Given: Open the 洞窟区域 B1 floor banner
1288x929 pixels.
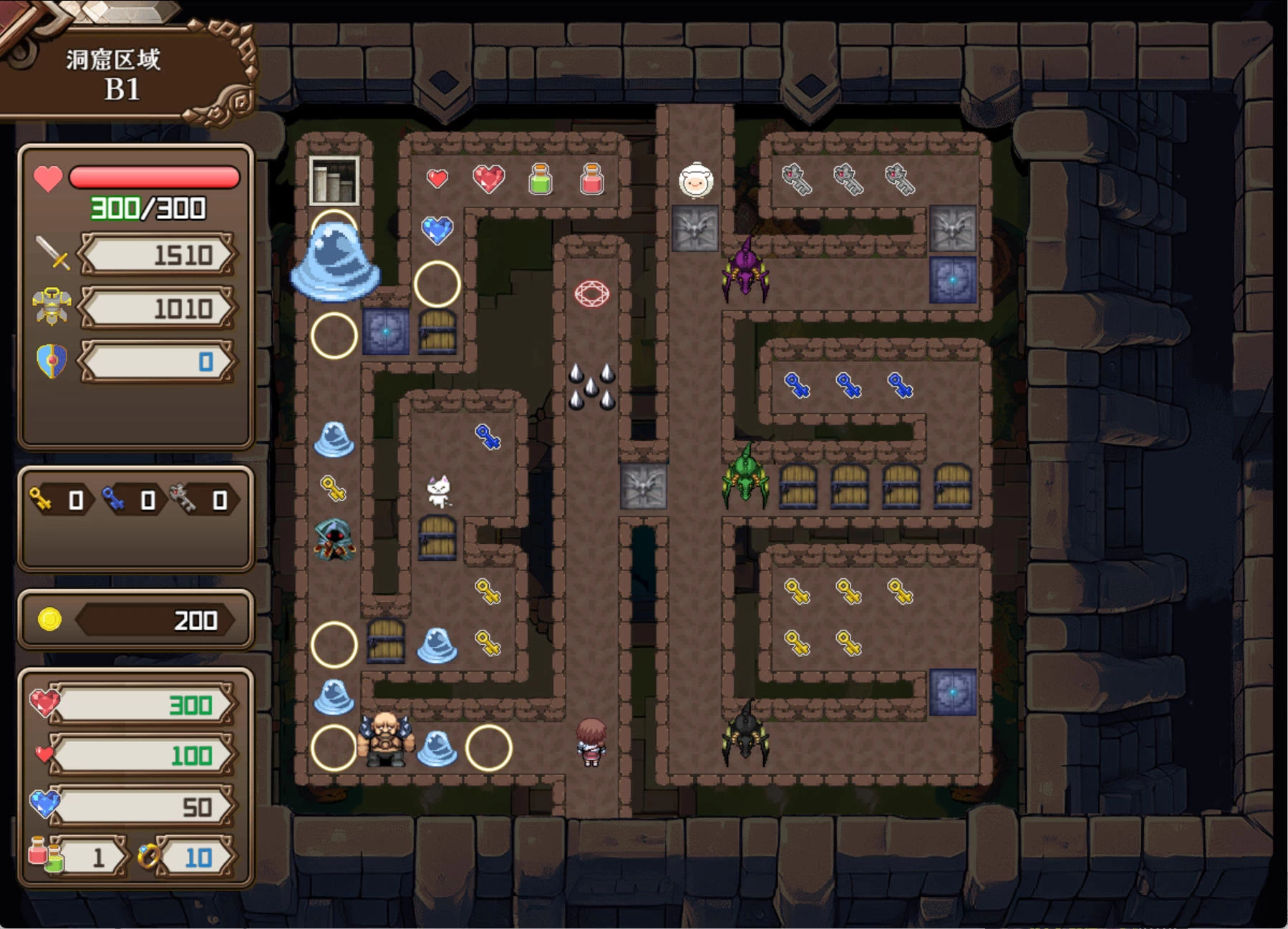Looking at the screenshot, I should tap(115, 74).
